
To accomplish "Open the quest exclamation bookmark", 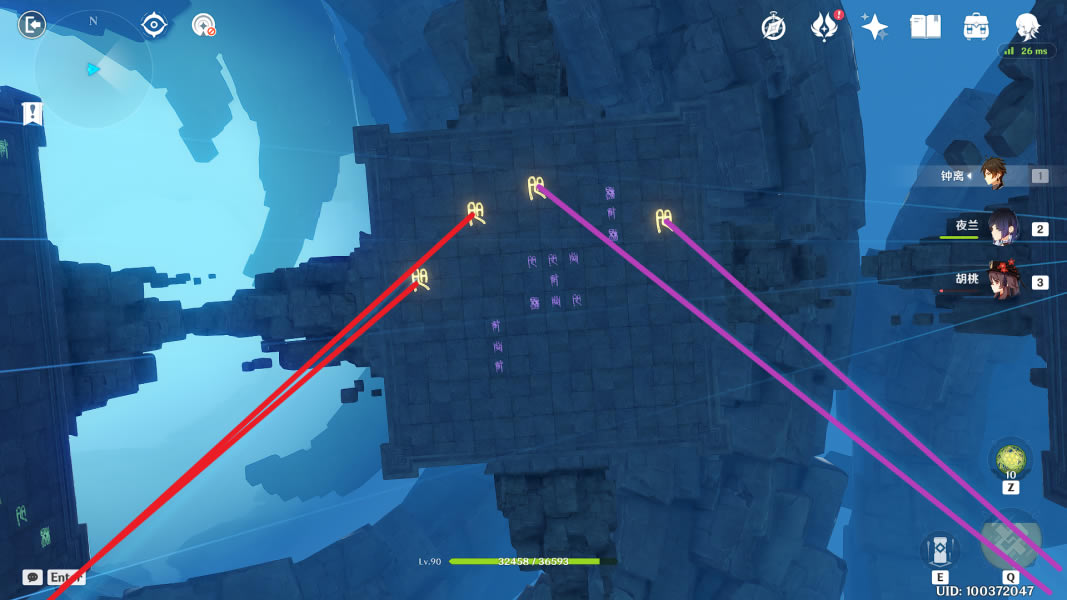I will coord(33,113).
